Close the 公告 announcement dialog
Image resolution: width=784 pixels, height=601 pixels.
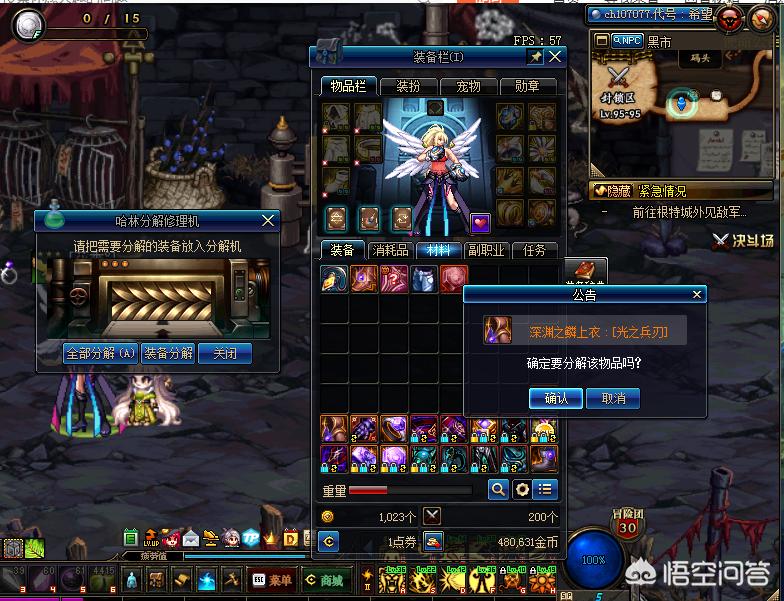click(698, 295)
